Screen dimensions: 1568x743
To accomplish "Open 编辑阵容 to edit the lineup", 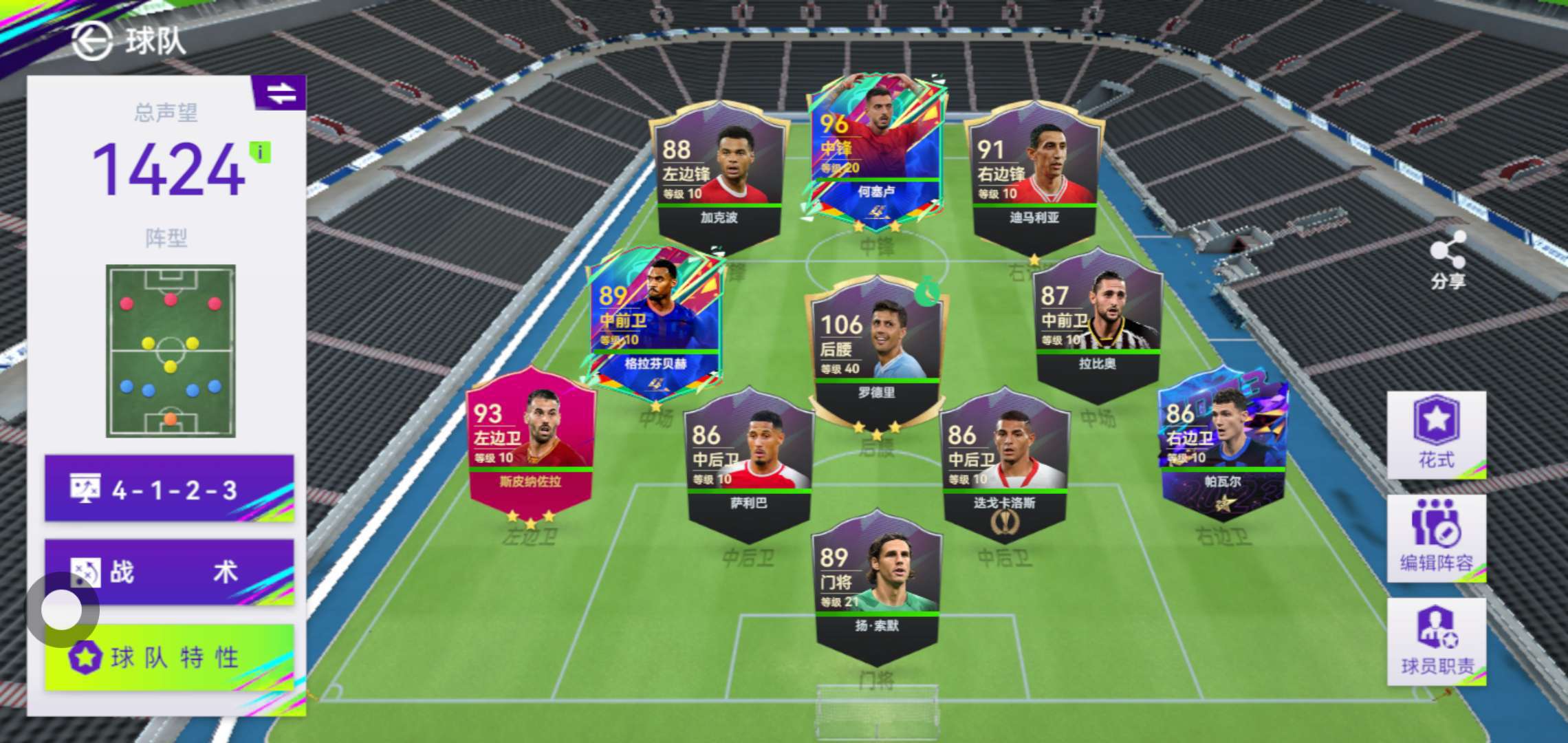I will (1436, 537).
